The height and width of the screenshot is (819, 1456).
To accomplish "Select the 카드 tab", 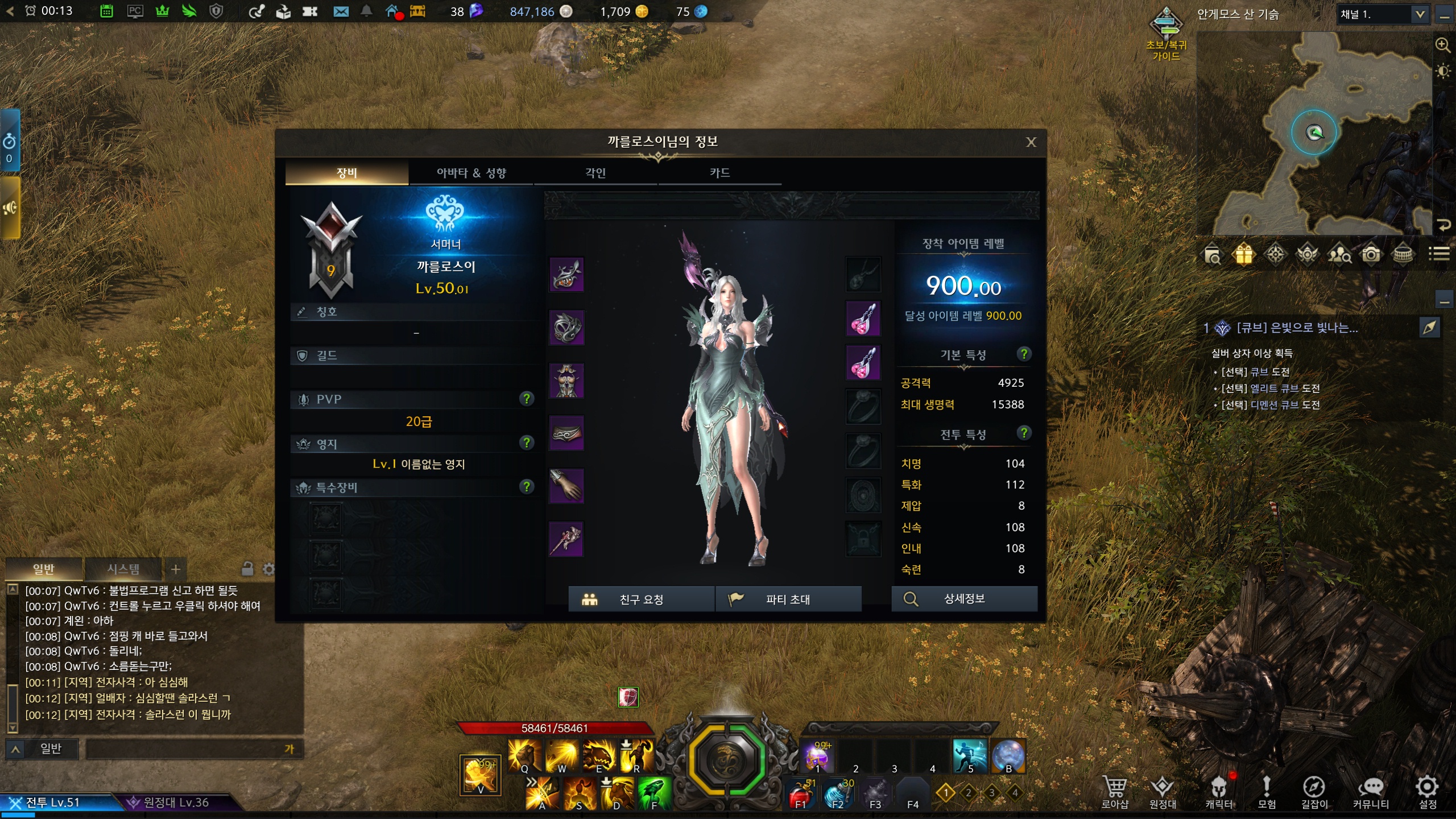I will point(719,173).
